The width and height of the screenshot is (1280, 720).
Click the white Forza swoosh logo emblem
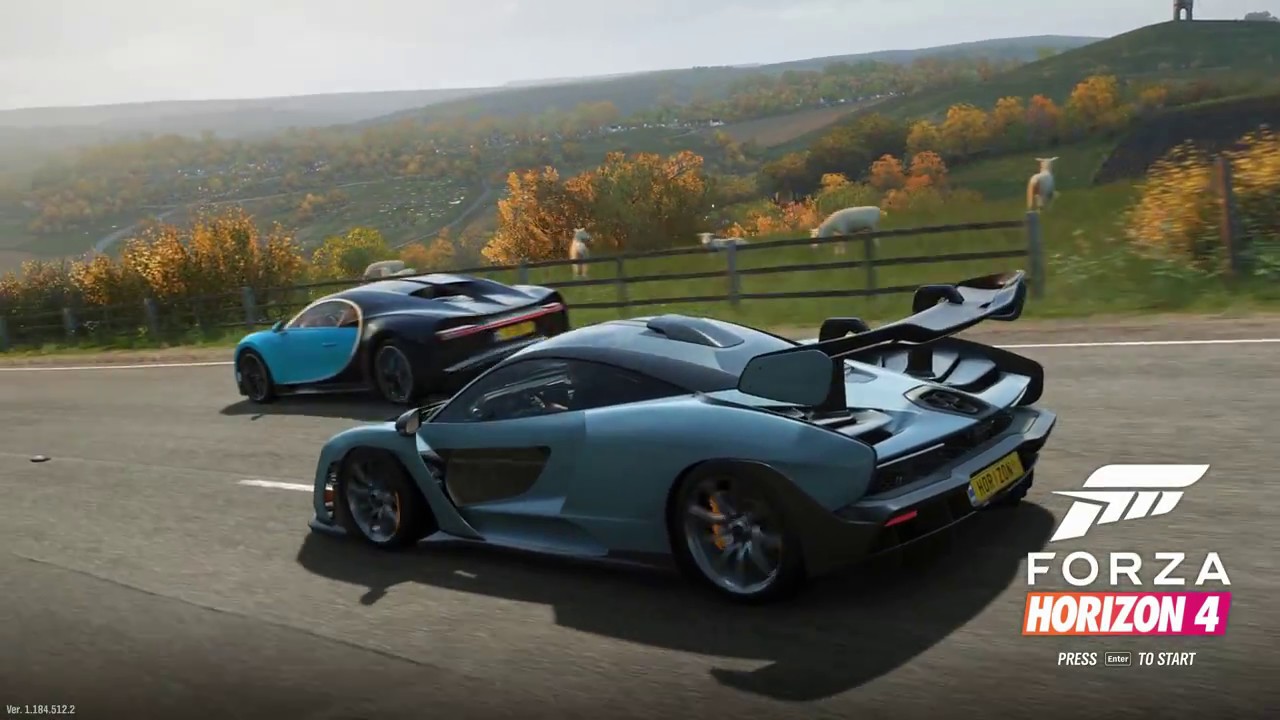tap(1129, 498)
